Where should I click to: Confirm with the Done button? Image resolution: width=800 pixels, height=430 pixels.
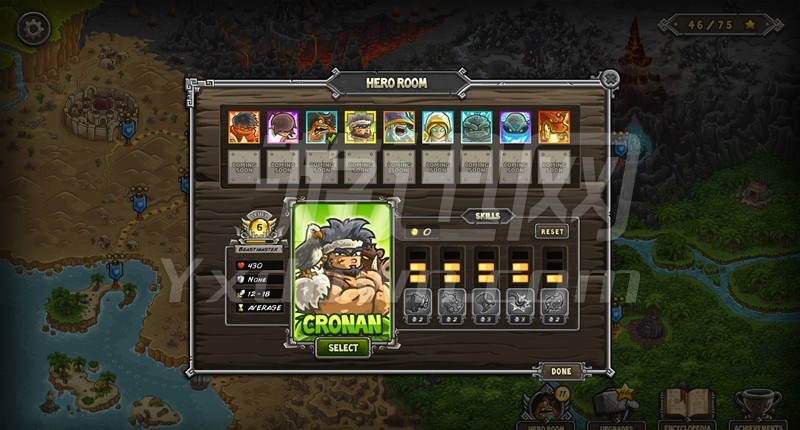click(x=560, y=370)
